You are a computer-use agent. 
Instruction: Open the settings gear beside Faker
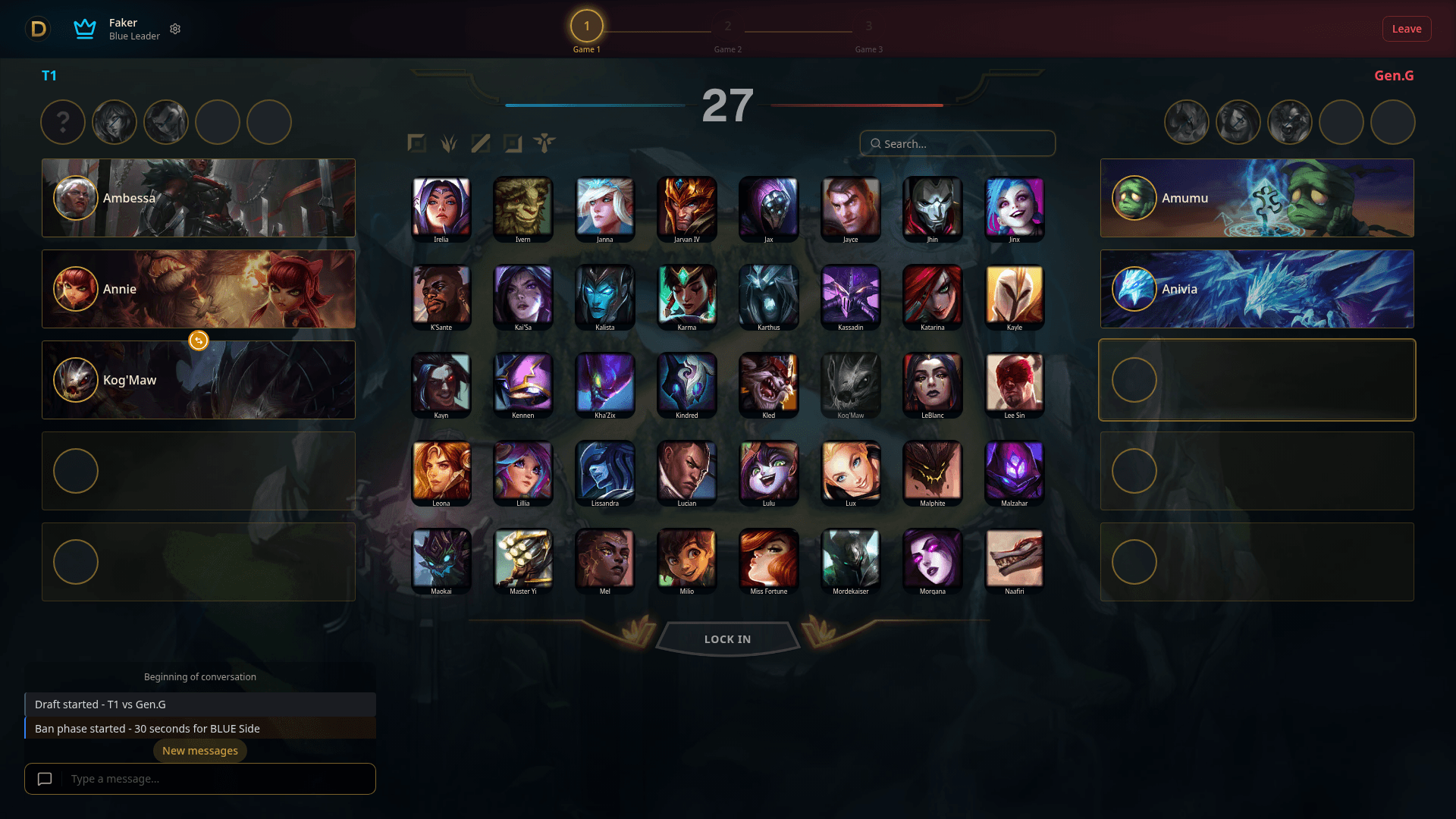[x=175, y=29]
